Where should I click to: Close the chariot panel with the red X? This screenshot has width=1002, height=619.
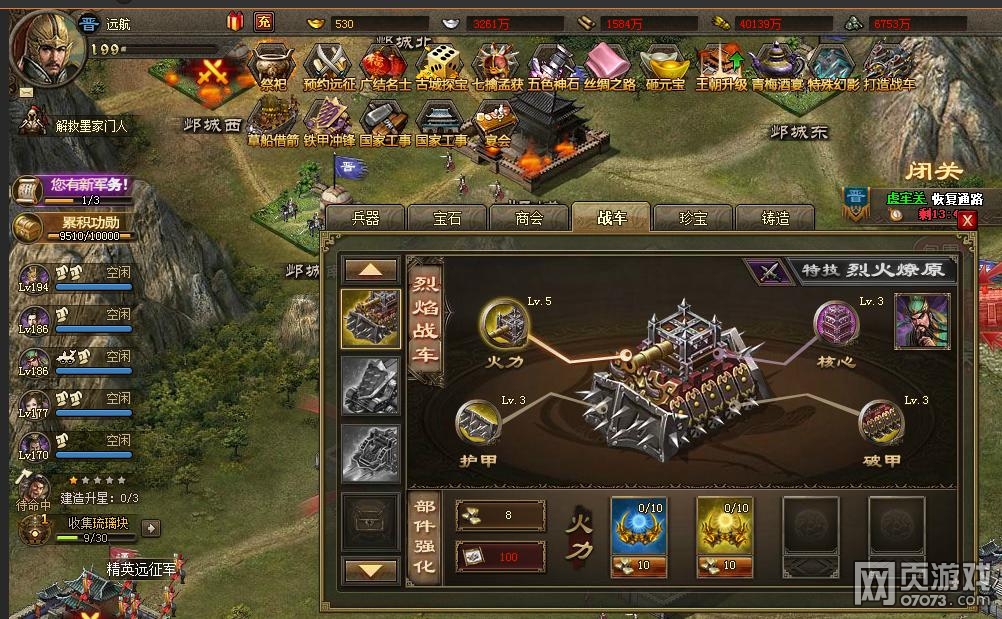coord(966,221)
